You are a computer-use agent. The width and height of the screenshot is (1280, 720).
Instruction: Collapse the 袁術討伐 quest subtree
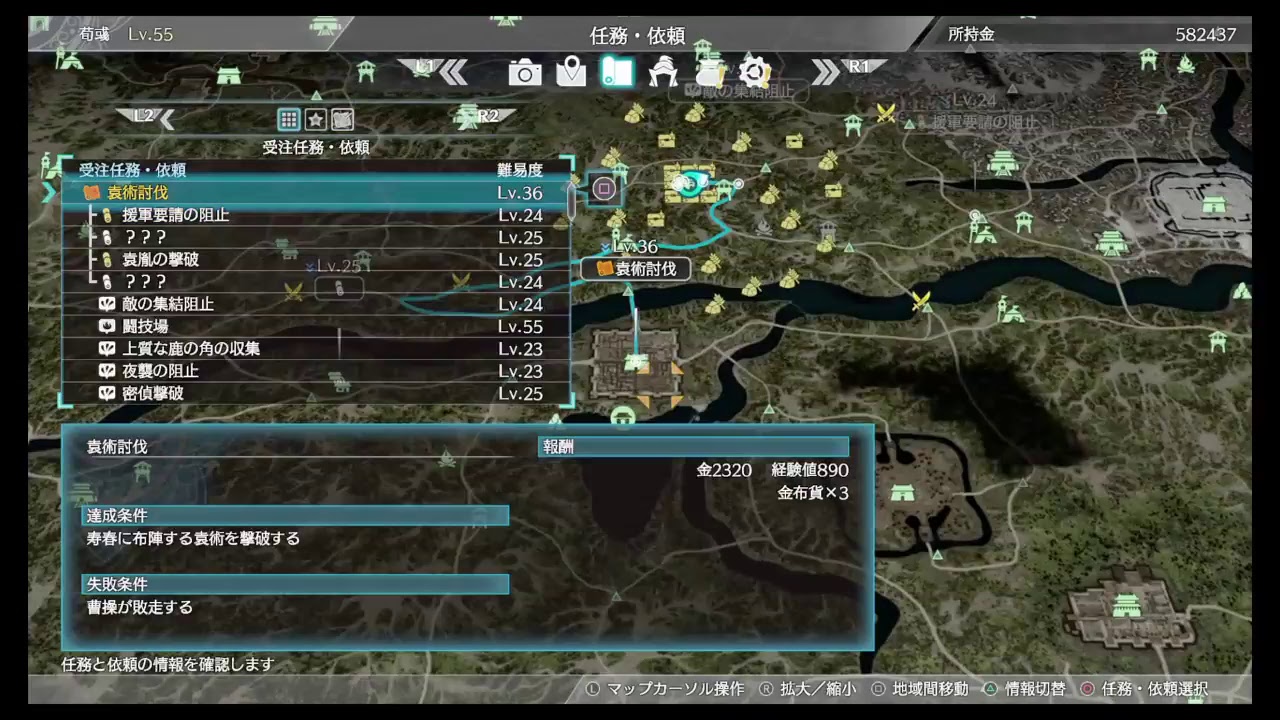(49, 192)
